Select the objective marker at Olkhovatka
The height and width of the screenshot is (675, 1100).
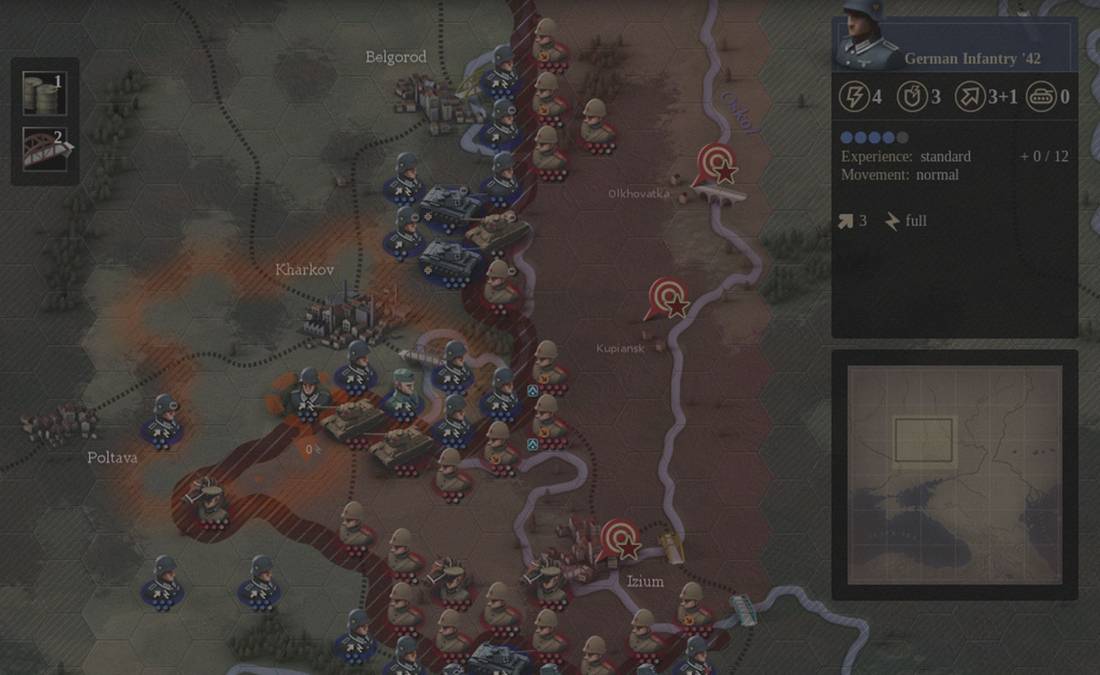[715, 164]
